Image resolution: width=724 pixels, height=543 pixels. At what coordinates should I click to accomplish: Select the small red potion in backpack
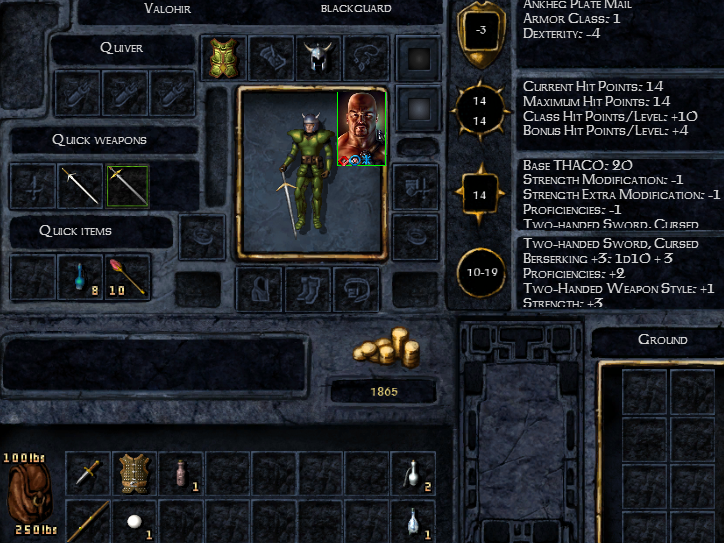click(180, 472)
